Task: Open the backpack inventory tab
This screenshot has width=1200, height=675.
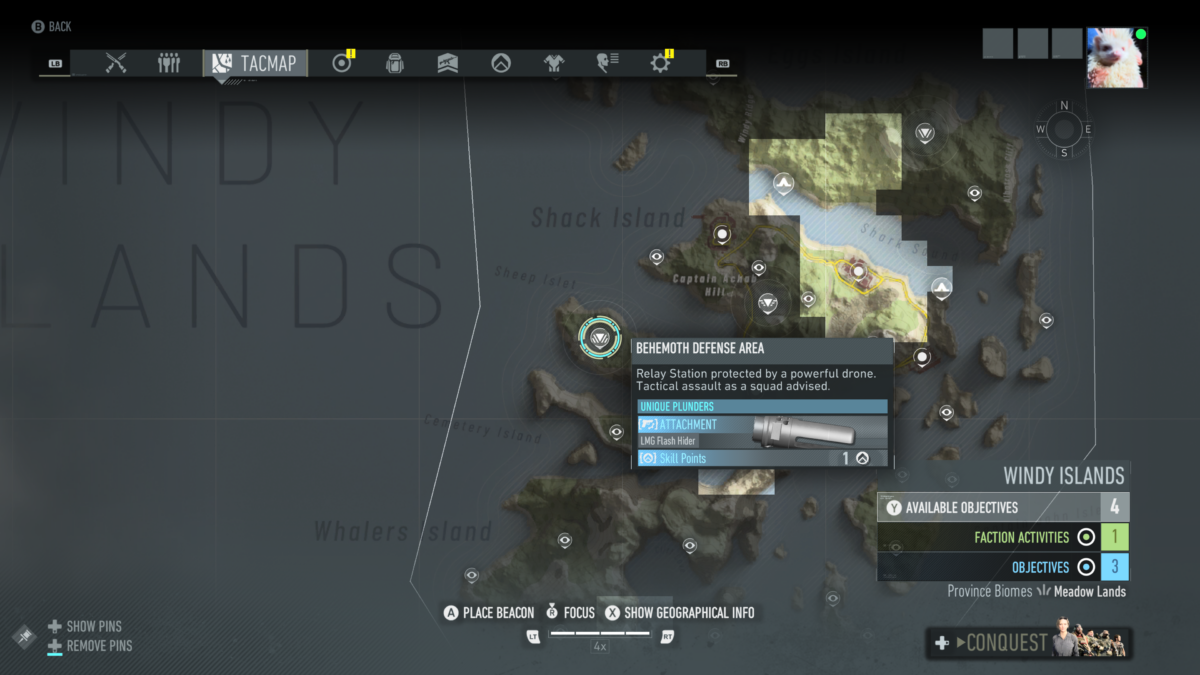Action: pyautogui.click(x=395, y=63)
